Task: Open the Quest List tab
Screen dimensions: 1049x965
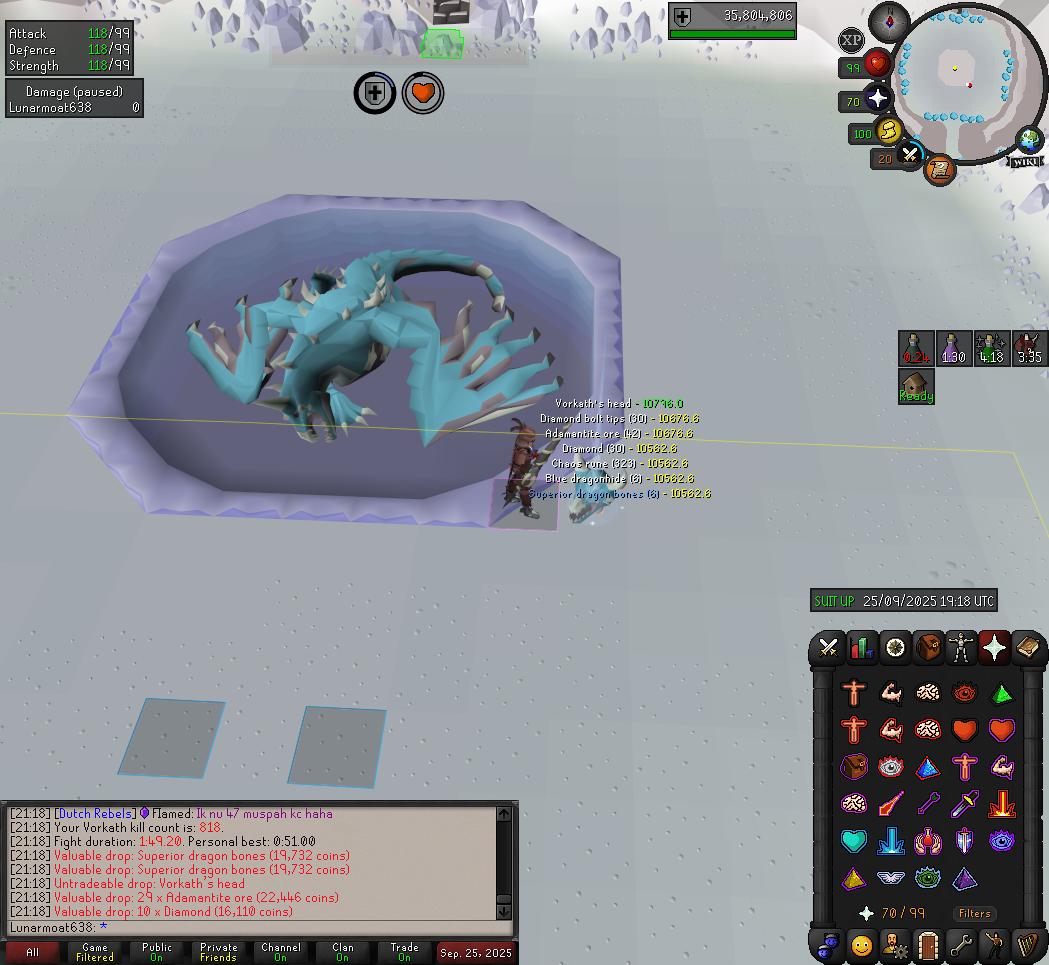Action: 894,648
